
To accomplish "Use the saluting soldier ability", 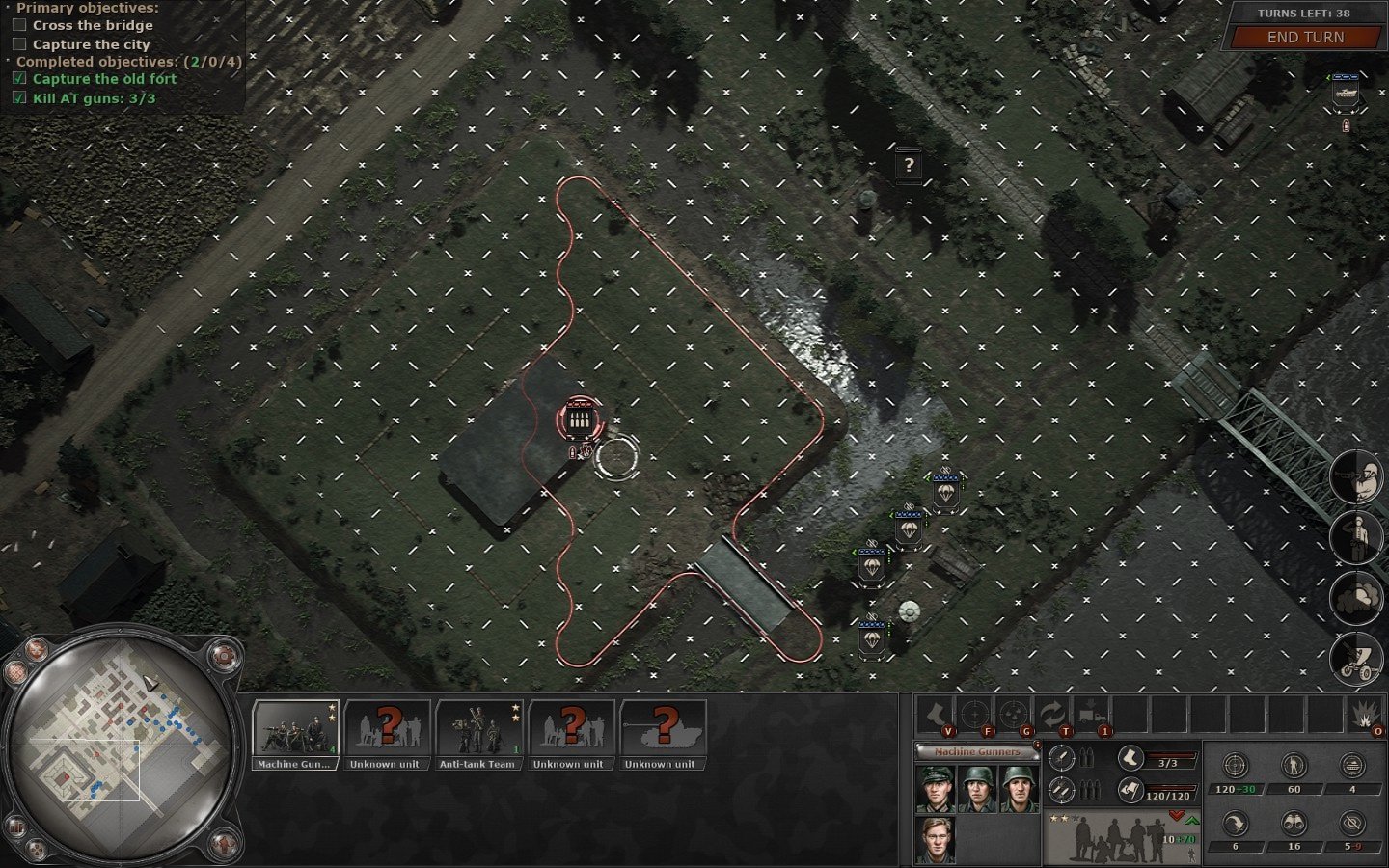I will coord(1357,536).
